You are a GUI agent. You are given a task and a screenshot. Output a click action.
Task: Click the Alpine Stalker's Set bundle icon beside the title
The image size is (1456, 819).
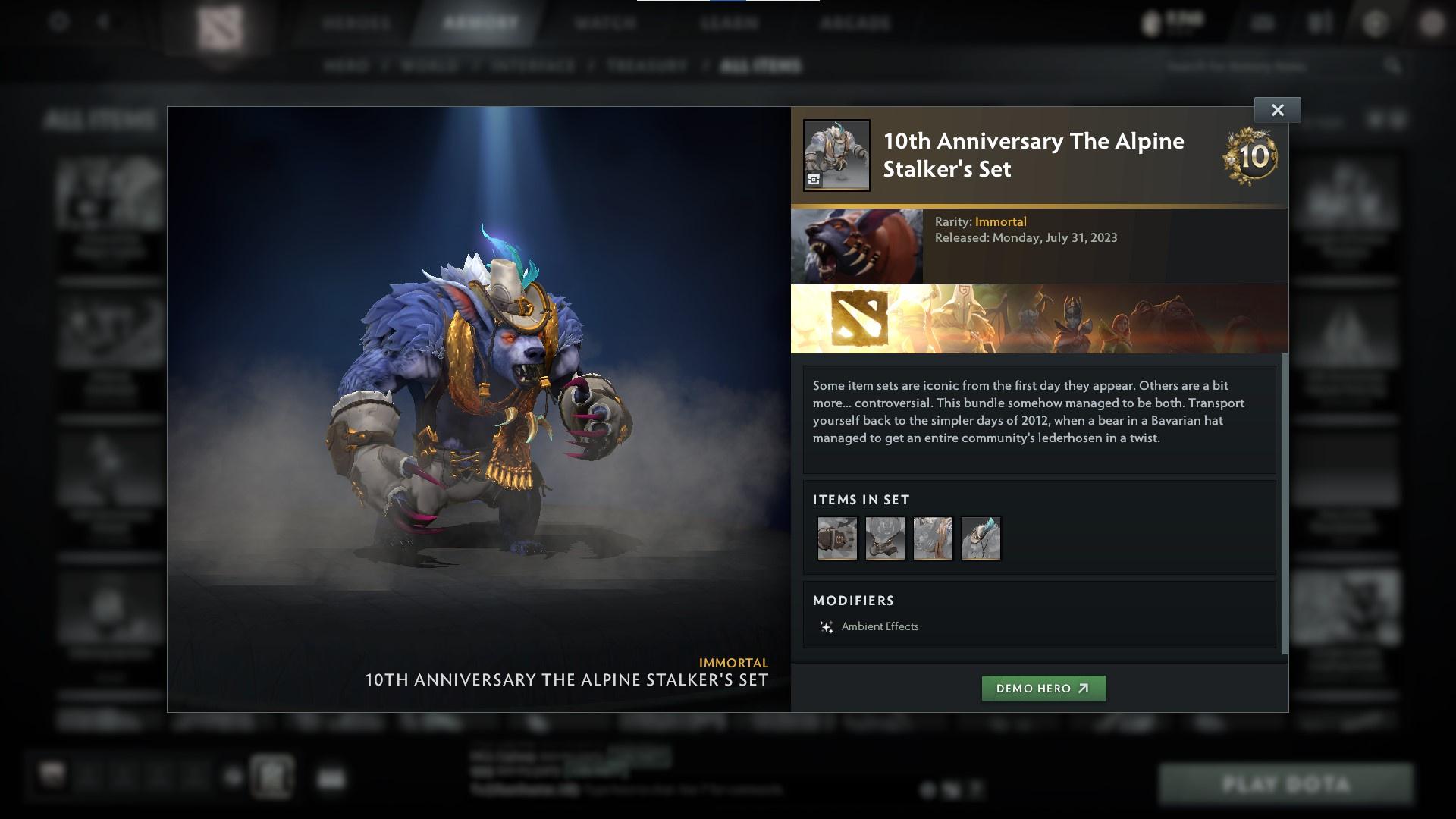[x=837, y=155]
